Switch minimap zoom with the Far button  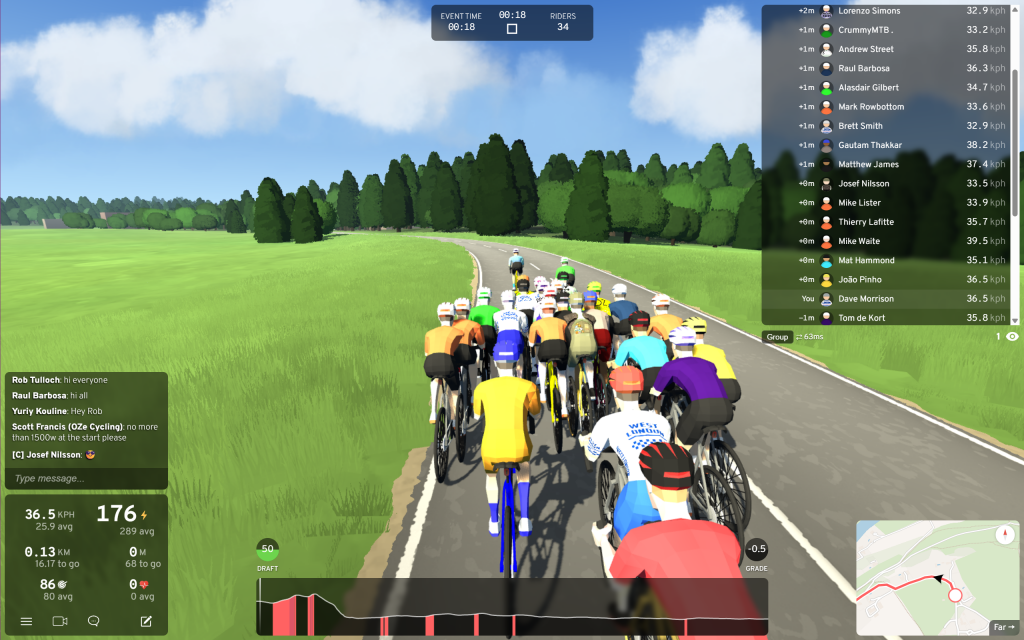(1003, 627)
